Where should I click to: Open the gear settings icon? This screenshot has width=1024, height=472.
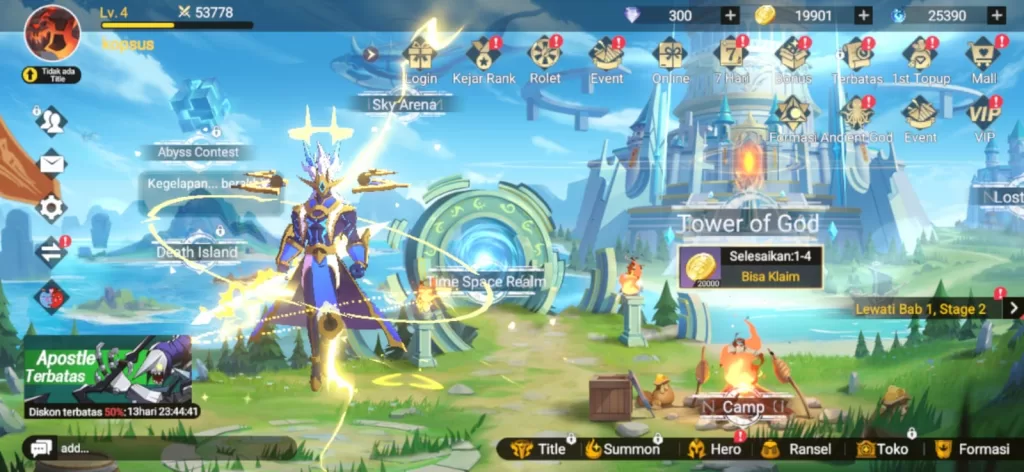(x=51, y=208)
